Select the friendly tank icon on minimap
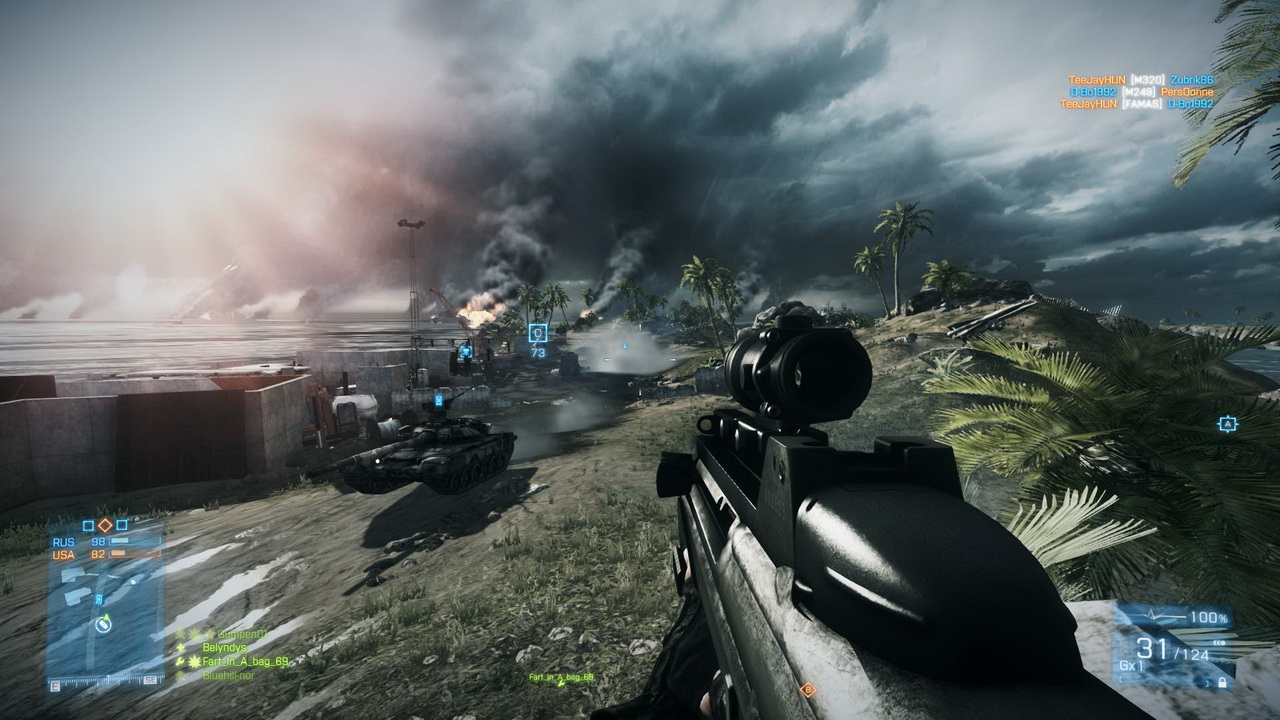The image size is (1280, 720). pyautogui.click(x=98, y=600)
